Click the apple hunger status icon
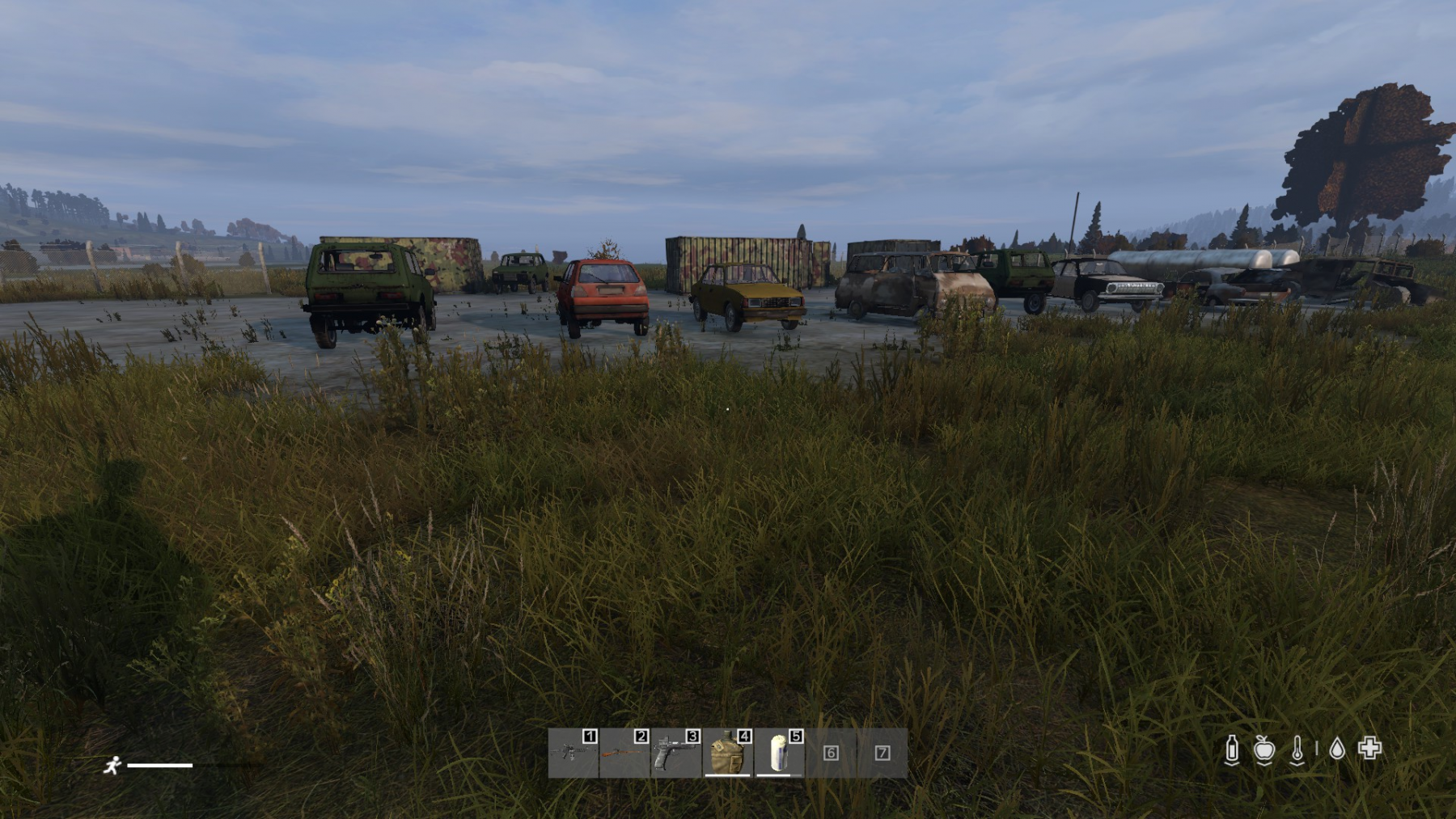 coord(1264,749)
